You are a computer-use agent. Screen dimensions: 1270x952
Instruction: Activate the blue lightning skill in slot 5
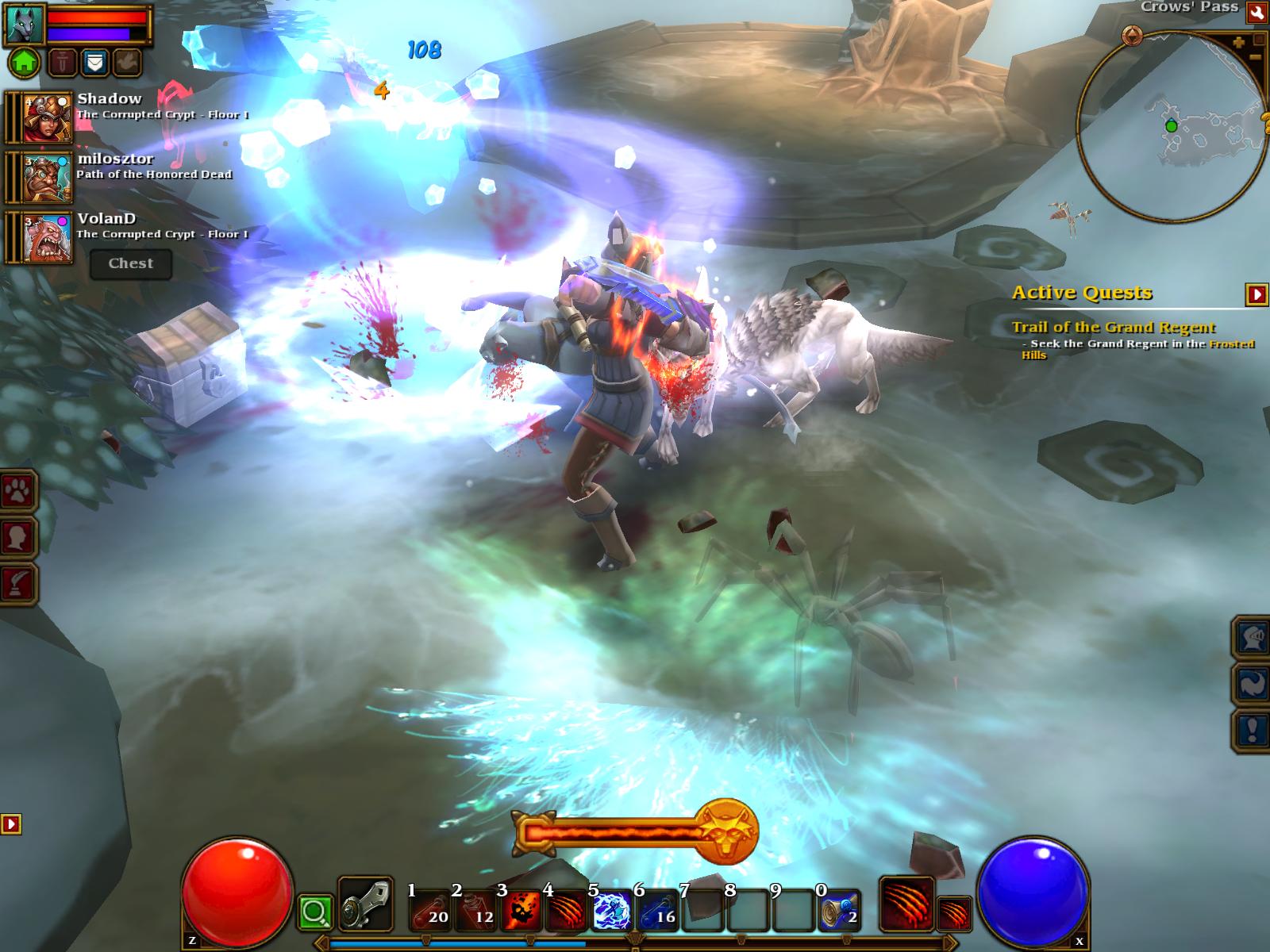tap(612, 910)
